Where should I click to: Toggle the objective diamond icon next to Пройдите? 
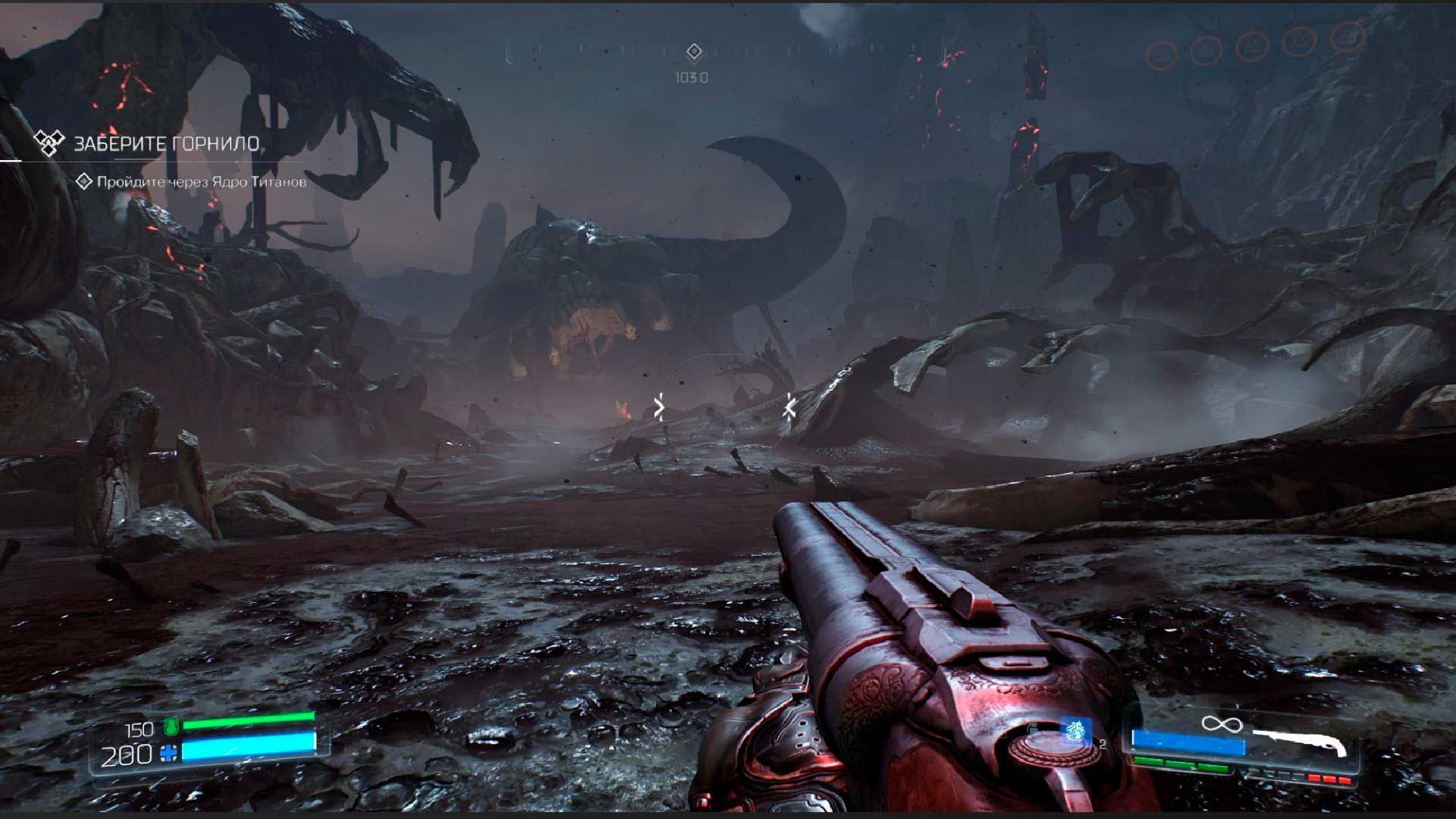tap(83, 182)
